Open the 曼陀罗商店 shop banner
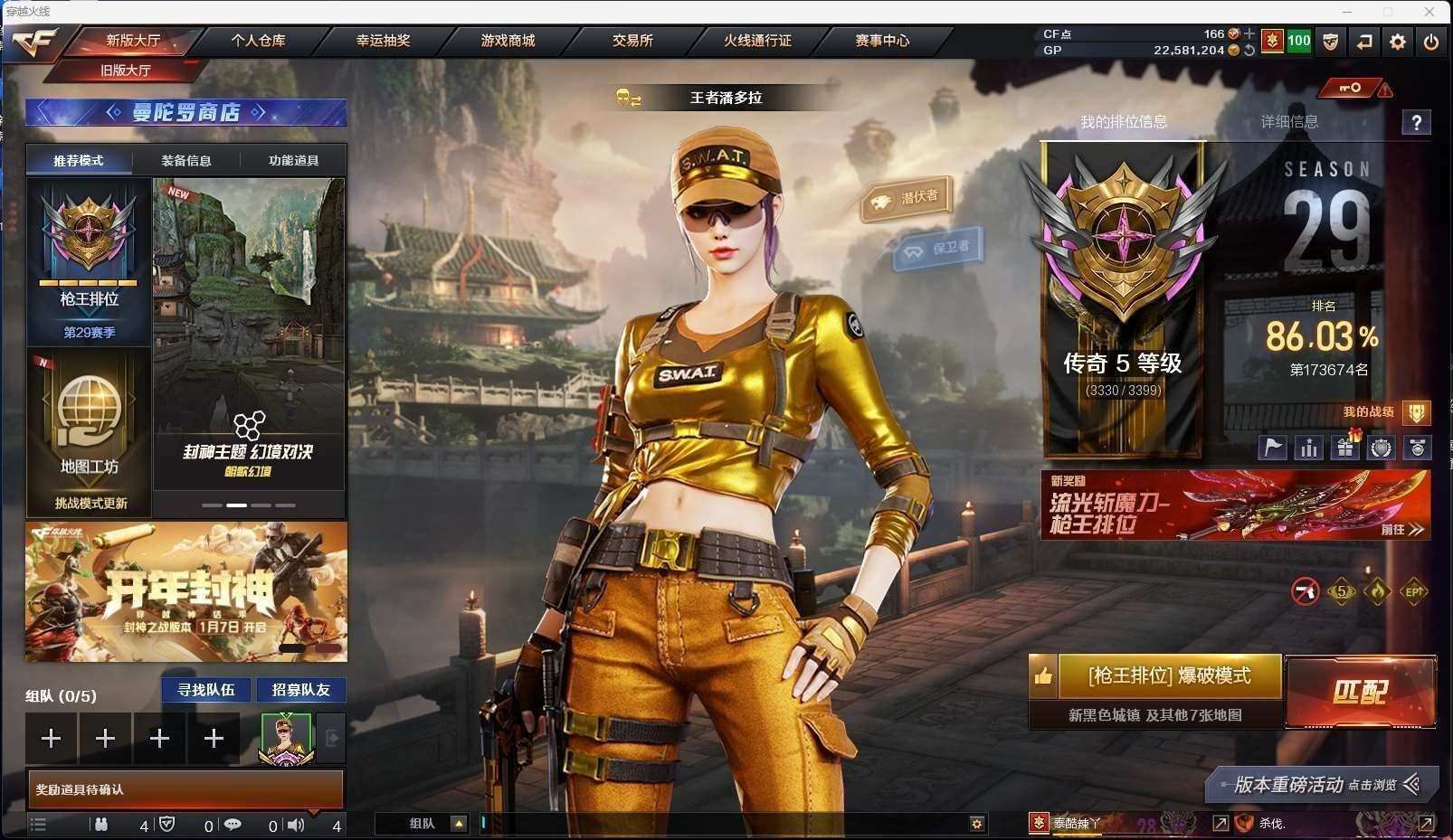 tap(185, 112)
